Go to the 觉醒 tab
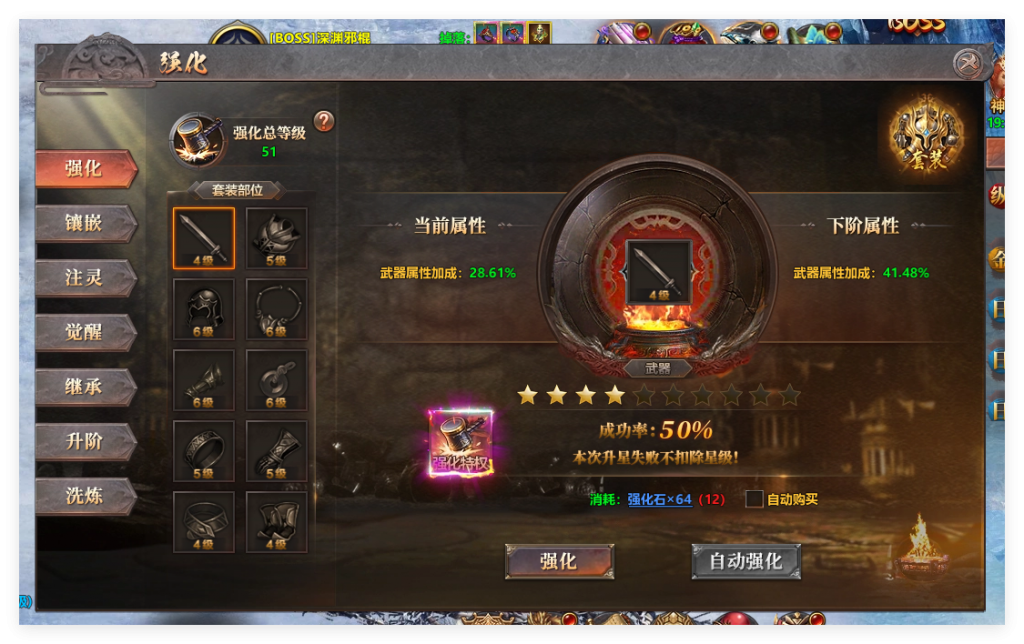Viewport: 1024px width, 644px height. 85,332
